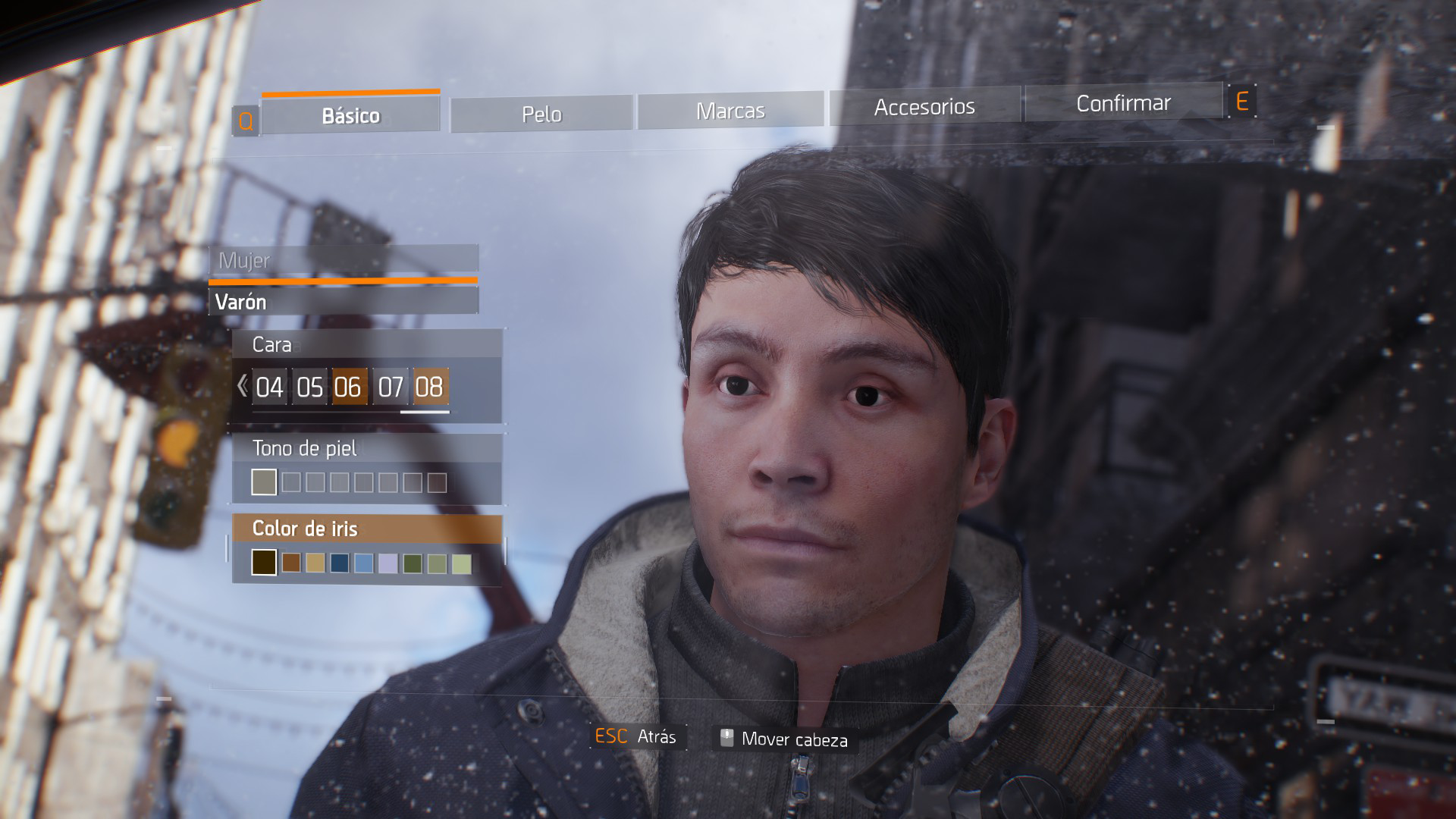Viewport: 1456px width, 819px height.
Task: Switch to the Básico tab
Action: coord(350,115)
